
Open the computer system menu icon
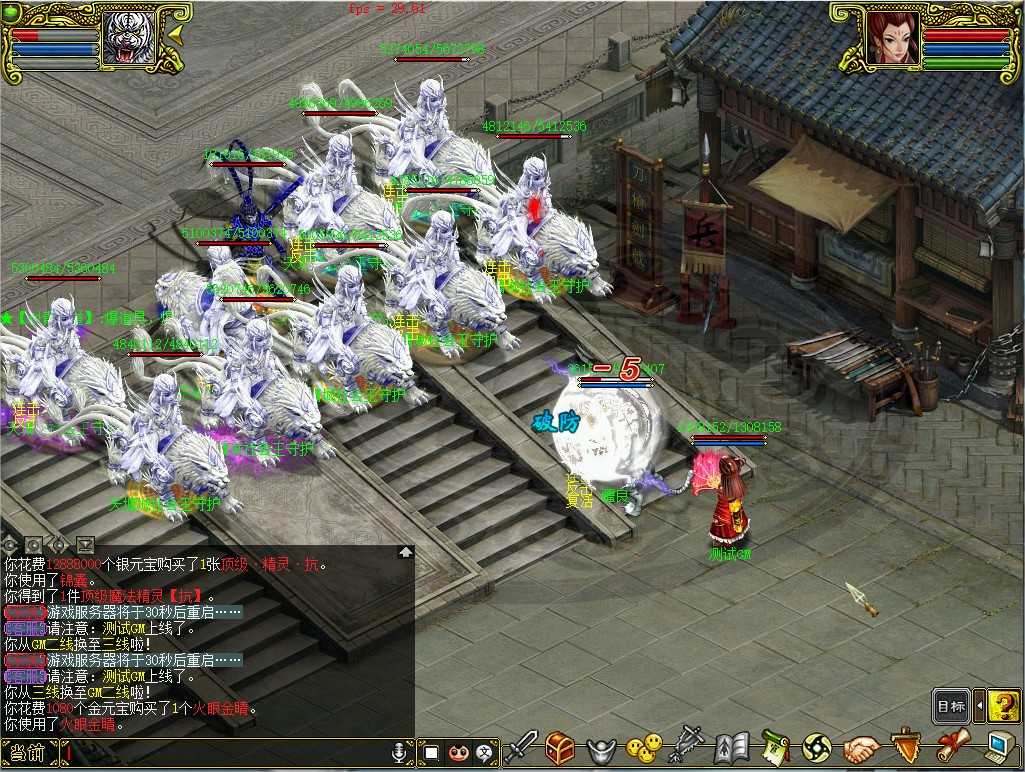[x=997, y=747]
